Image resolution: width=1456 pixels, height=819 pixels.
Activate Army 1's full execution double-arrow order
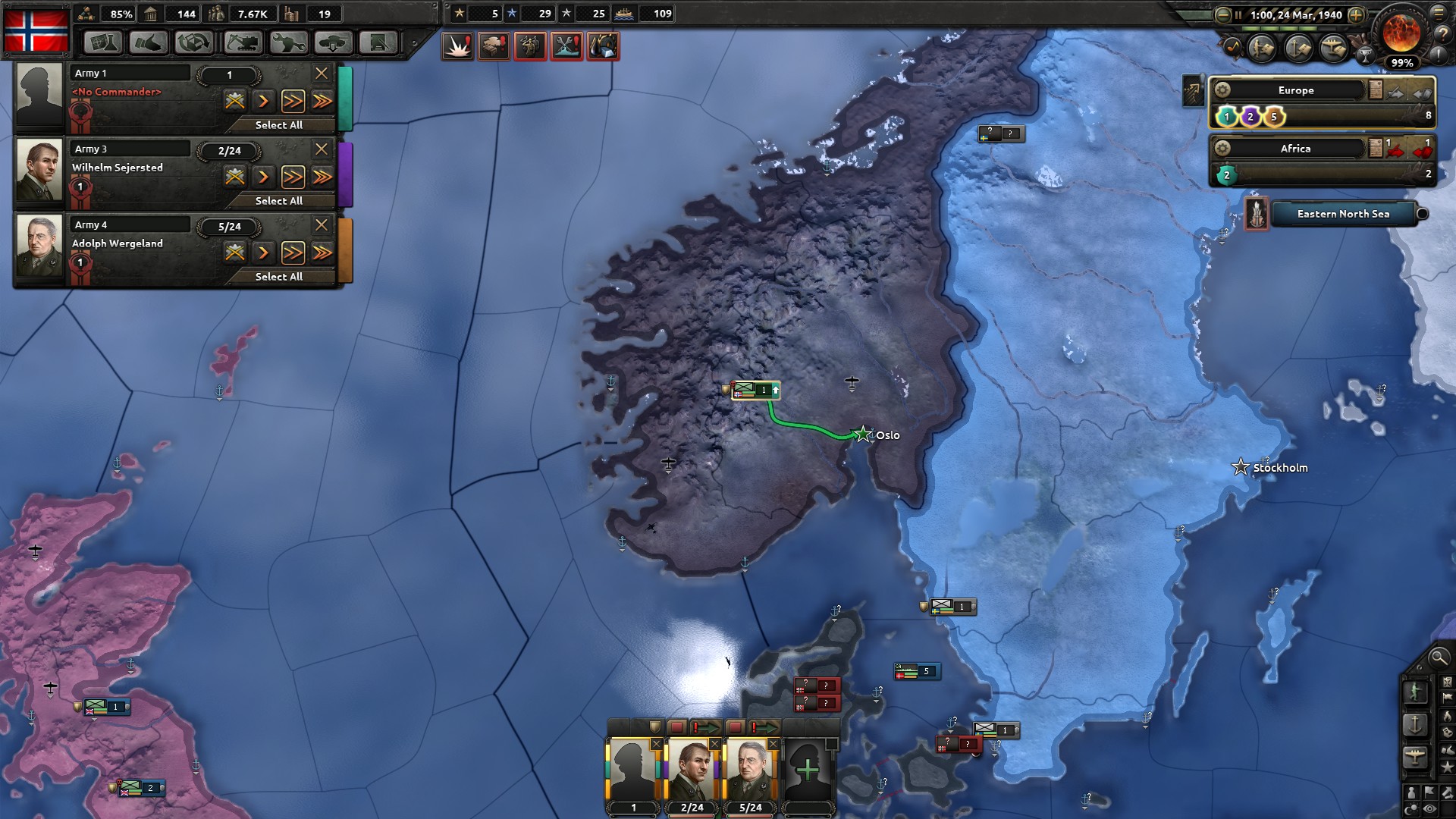pos(293,100)
